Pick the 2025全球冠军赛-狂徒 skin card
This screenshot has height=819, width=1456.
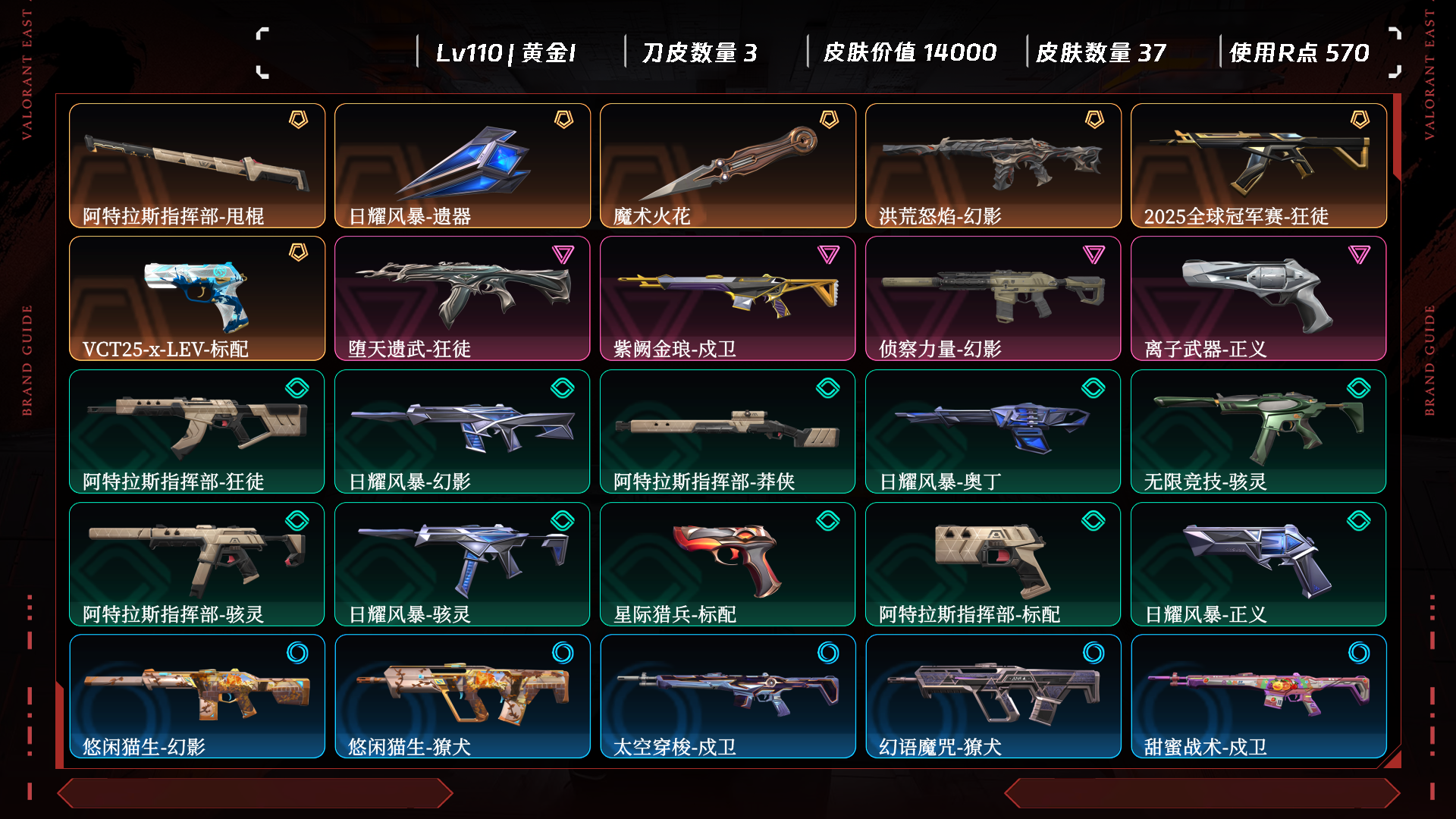tap(1259, 165)
